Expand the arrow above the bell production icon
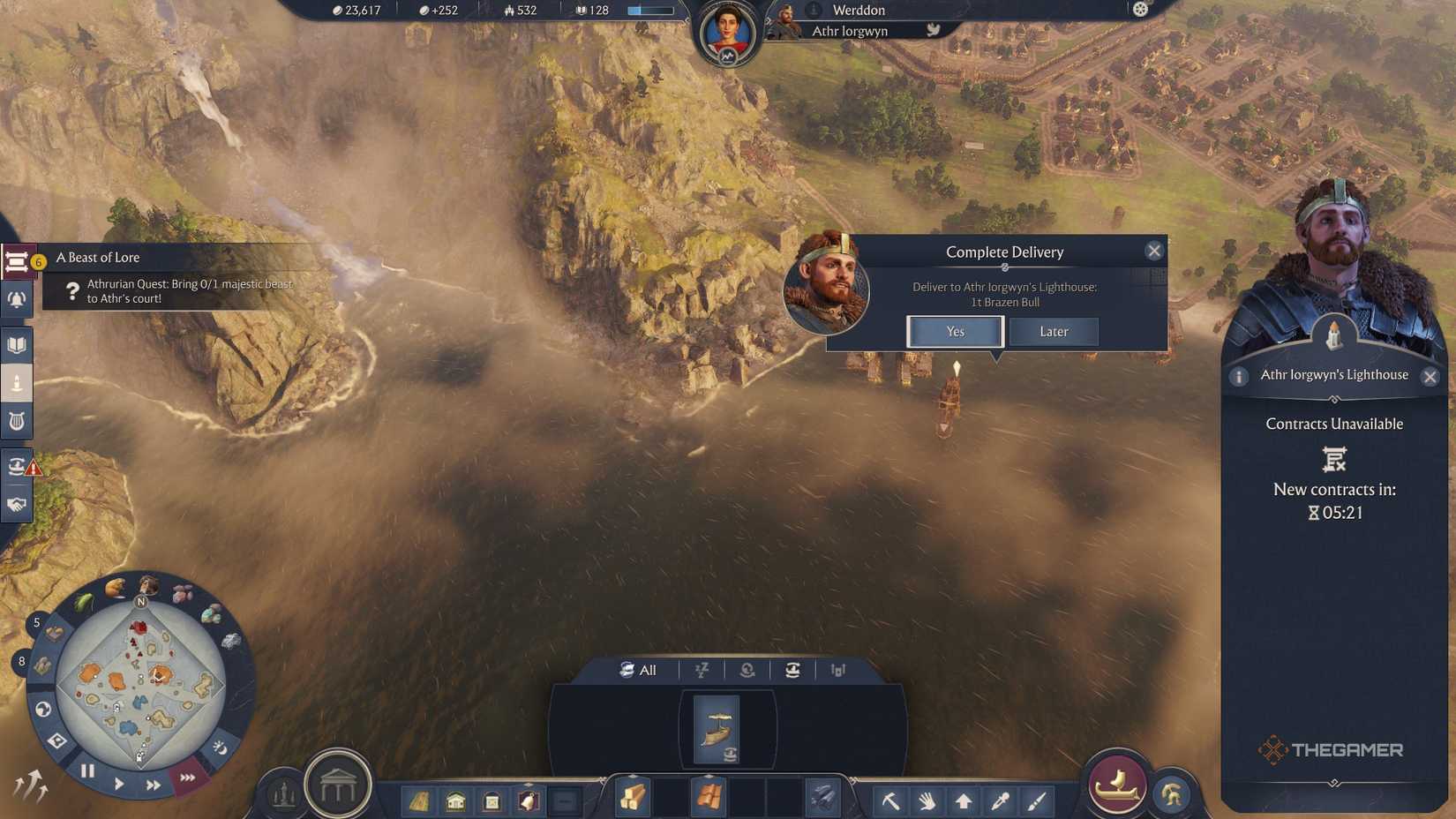The image size is (1456, 819). tap(529, 784)
